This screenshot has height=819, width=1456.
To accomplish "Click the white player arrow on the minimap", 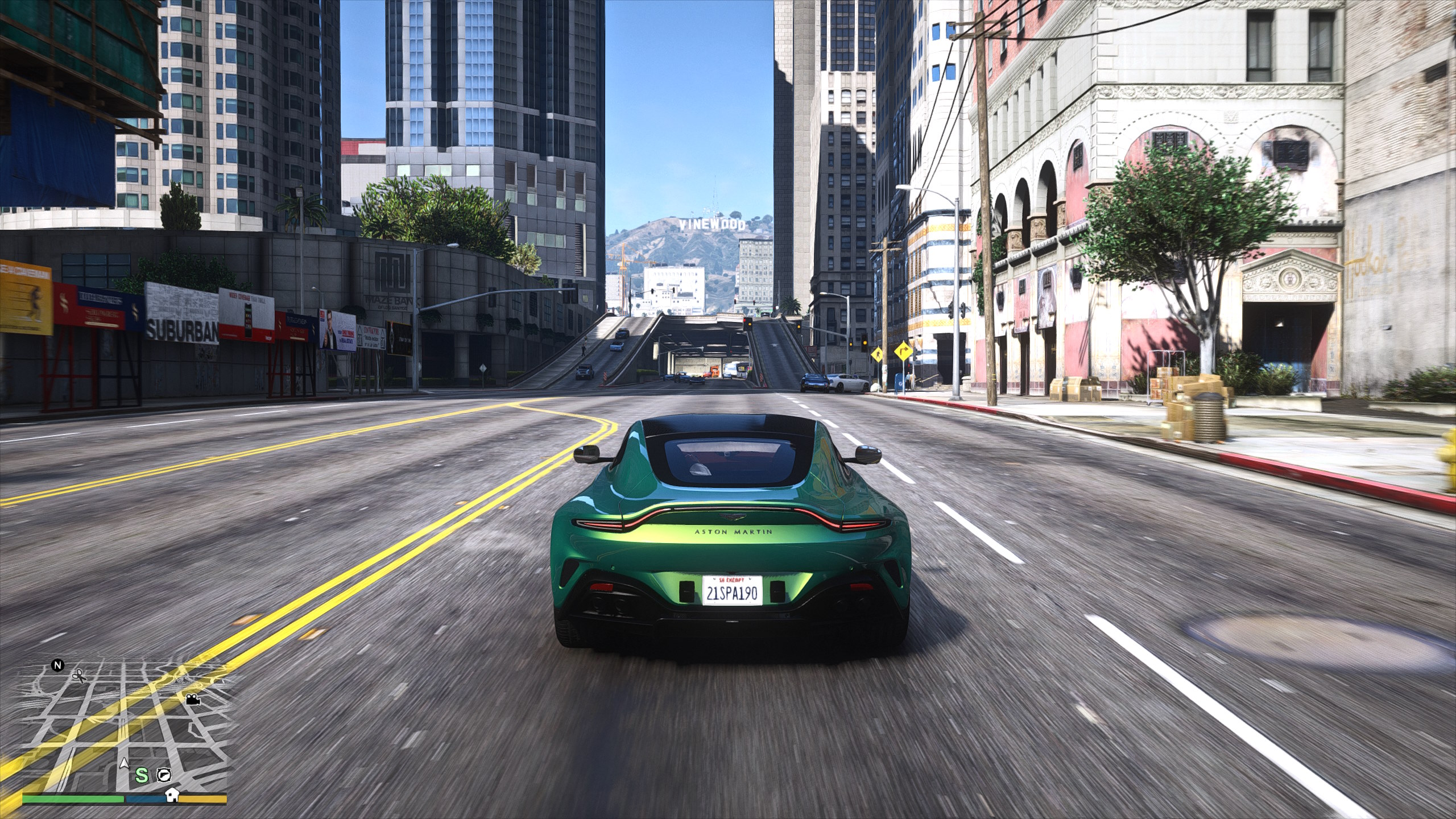I will [x=123, y=763].
